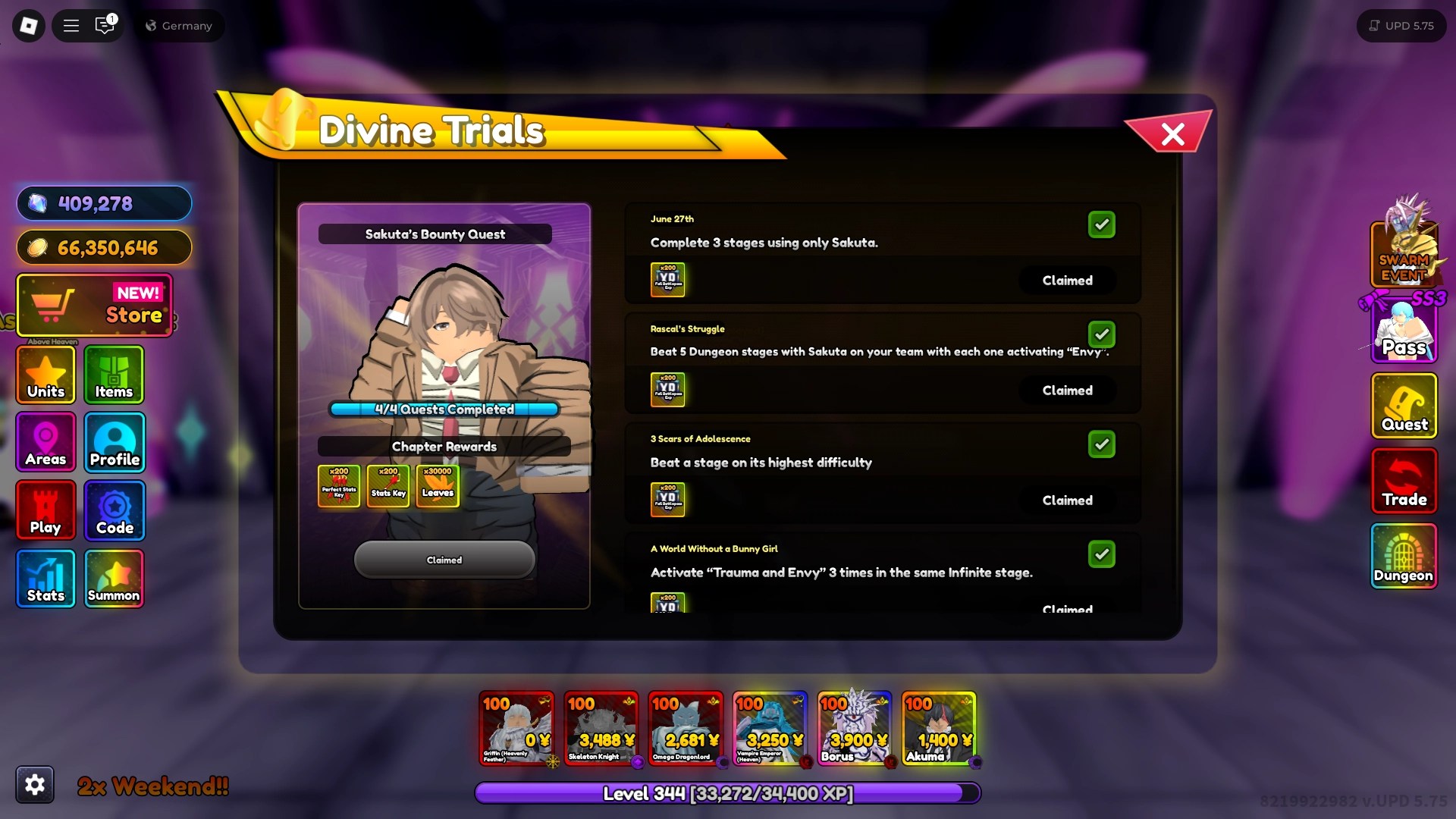This screenshot has height=819, width=1456.
Task: Open the Swarm Event panel
Action: [1404, 254]
